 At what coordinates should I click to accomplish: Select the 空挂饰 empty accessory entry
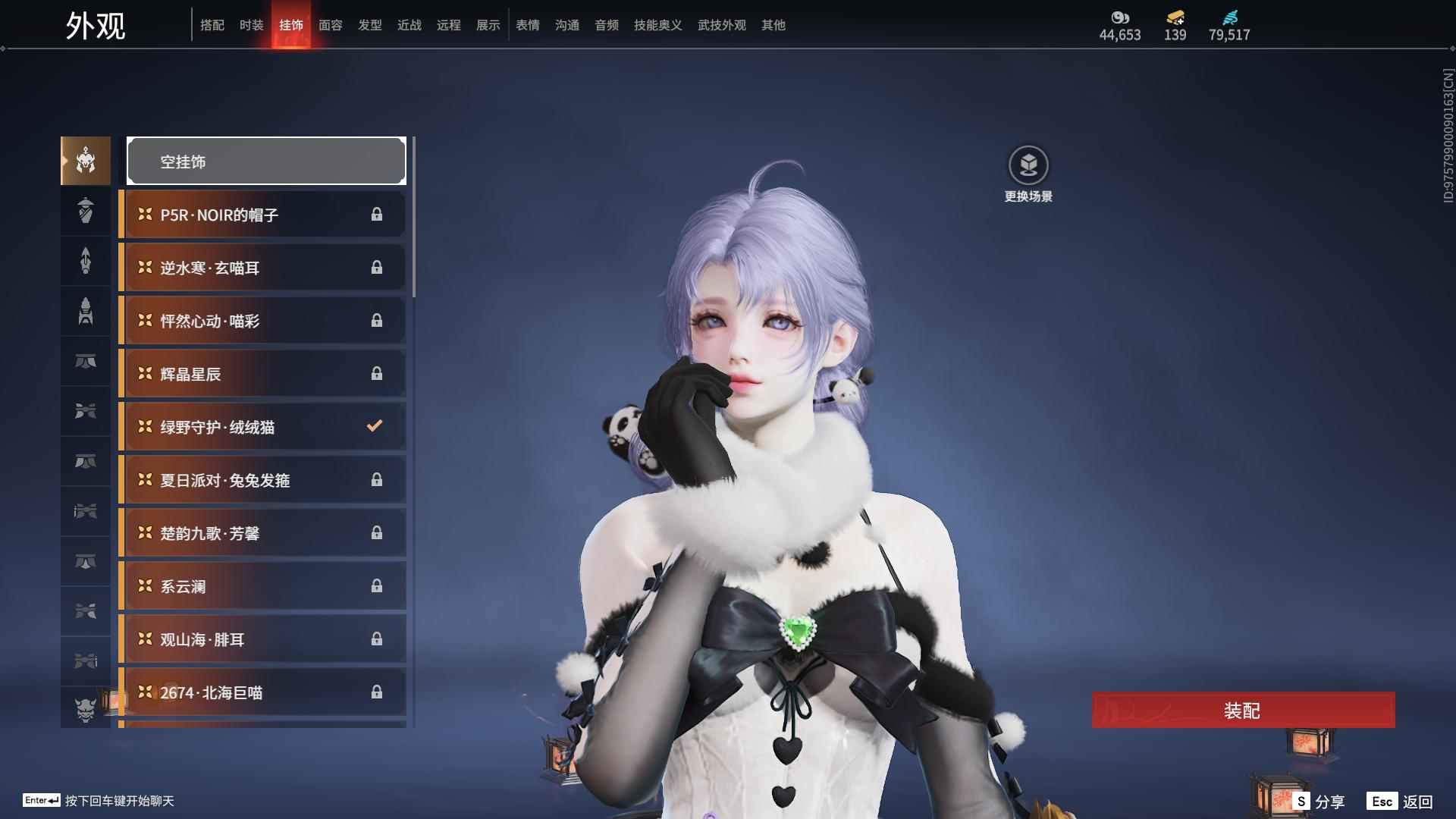[x=266, y=162]
